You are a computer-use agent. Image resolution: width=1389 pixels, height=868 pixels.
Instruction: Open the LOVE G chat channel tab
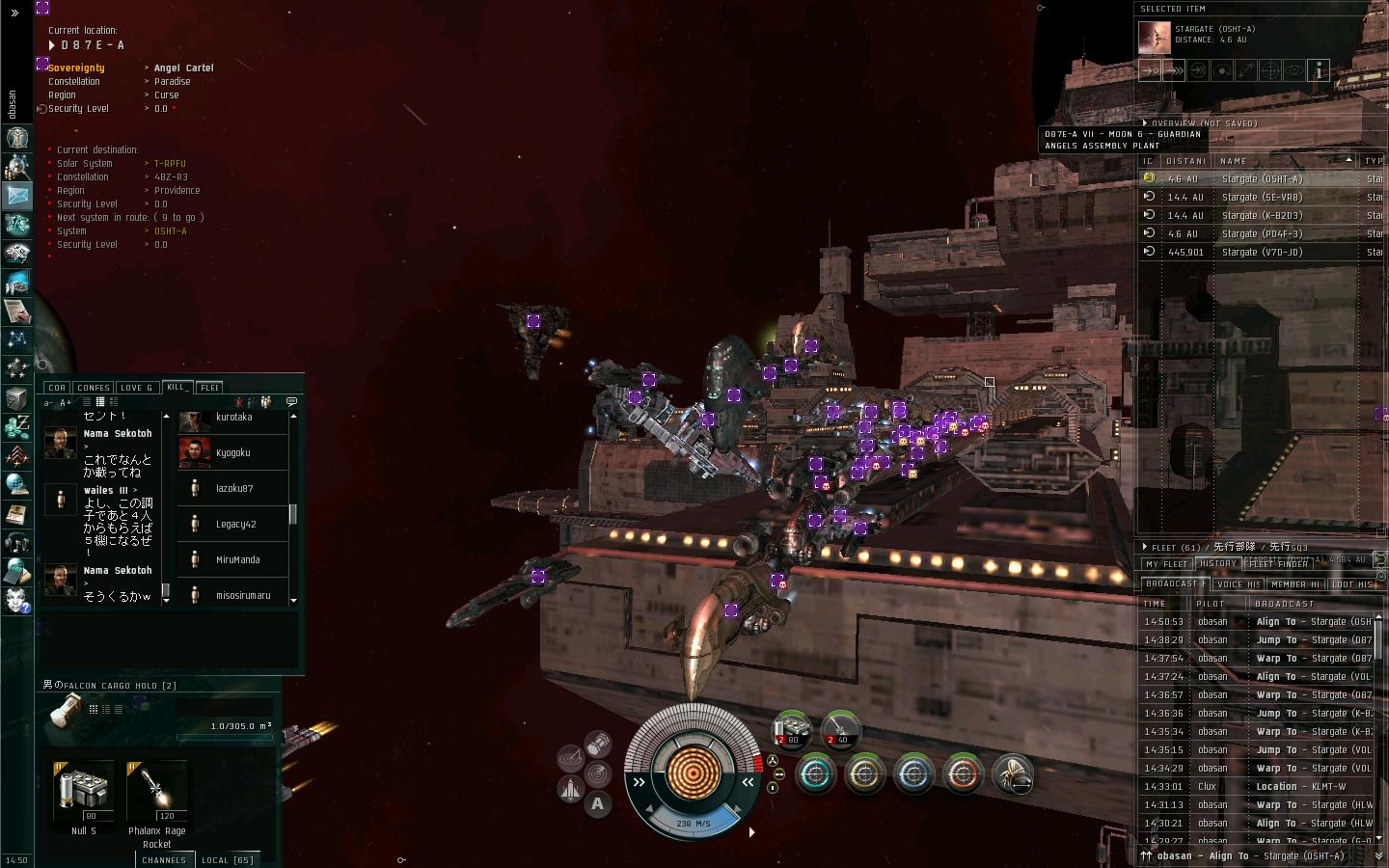(136, 388)
